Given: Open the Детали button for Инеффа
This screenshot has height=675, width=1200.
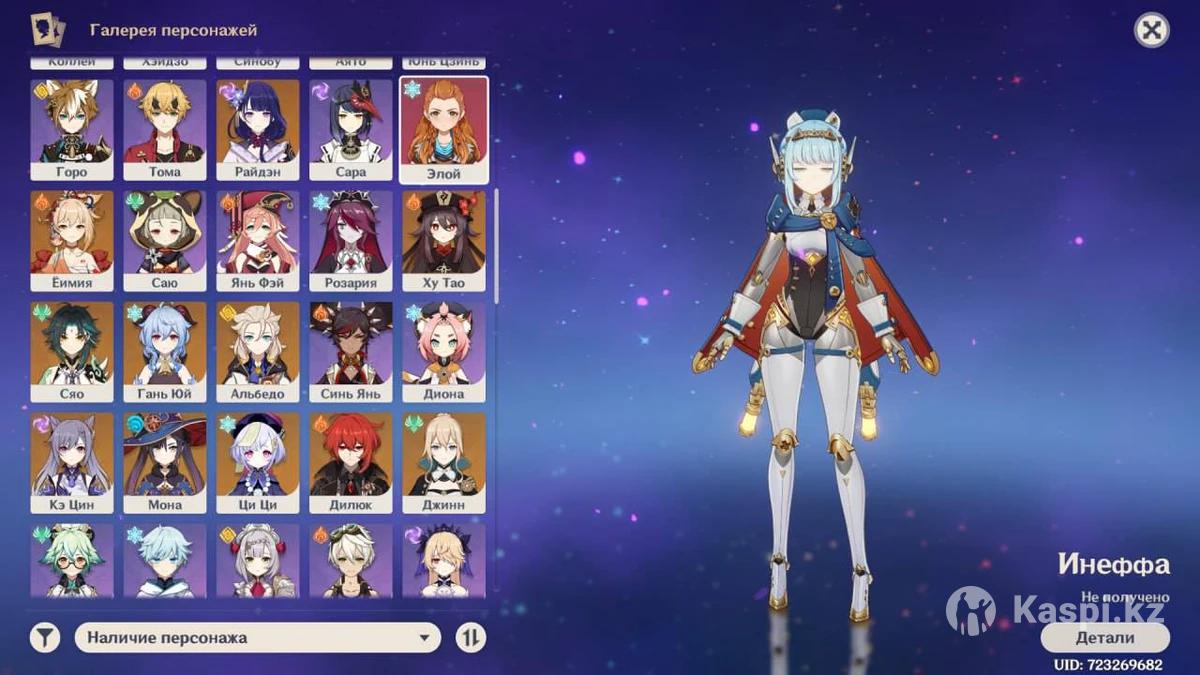Looking at the screenshot, I should [x=1105, y=637].
